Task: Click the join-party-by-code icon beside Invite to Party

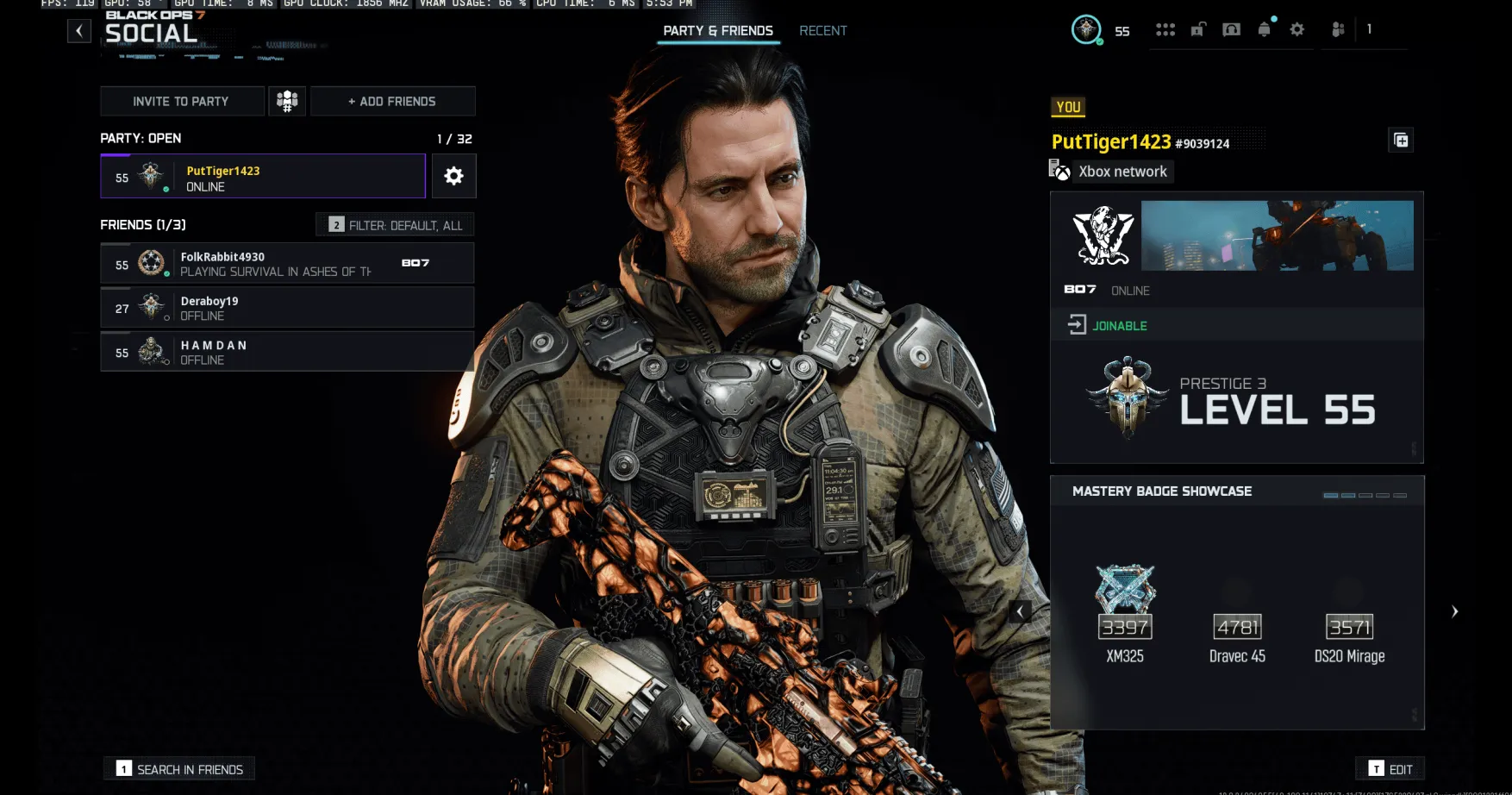Action: pos(287,101)
